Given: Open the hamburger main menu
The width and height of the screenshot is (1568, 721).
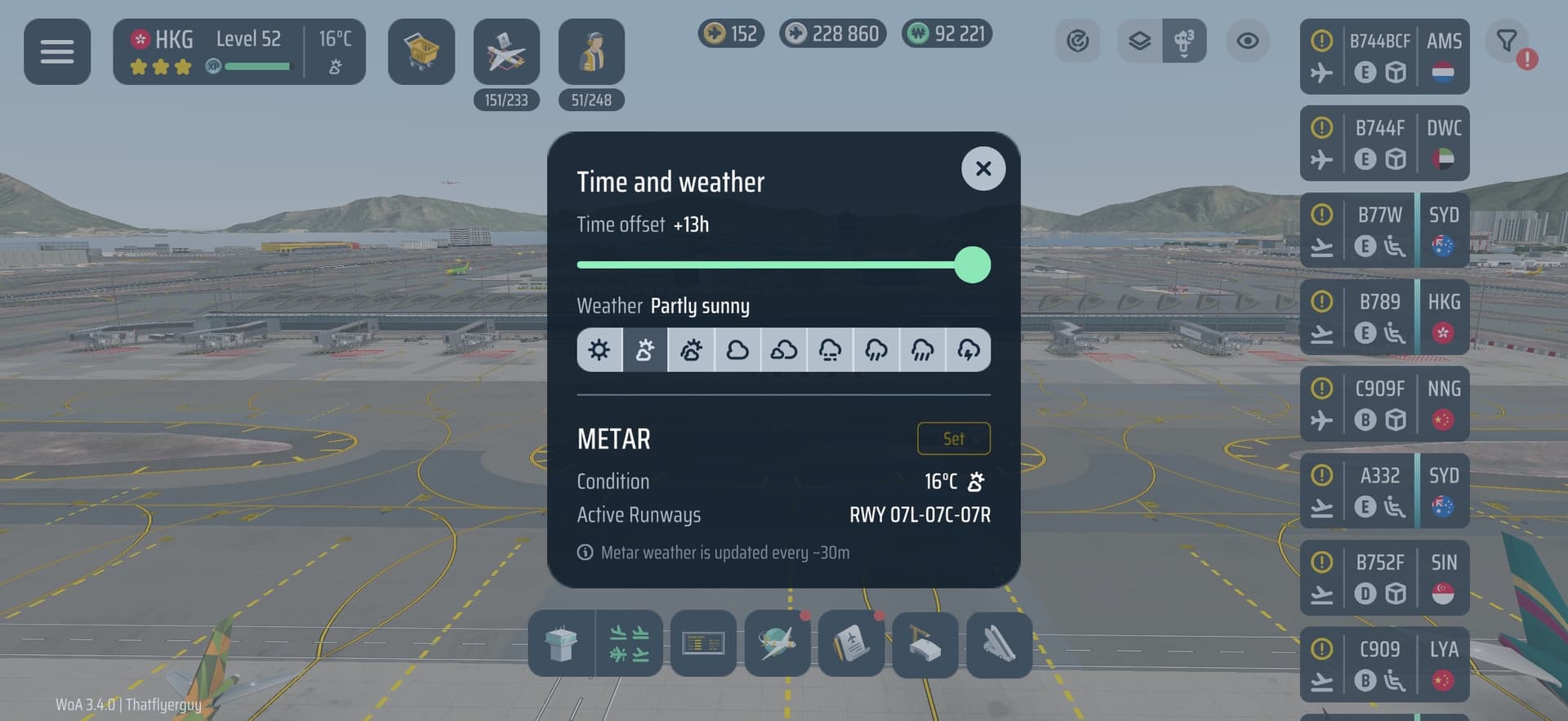Looking at the screenshot, I should [x=57, y=51].
